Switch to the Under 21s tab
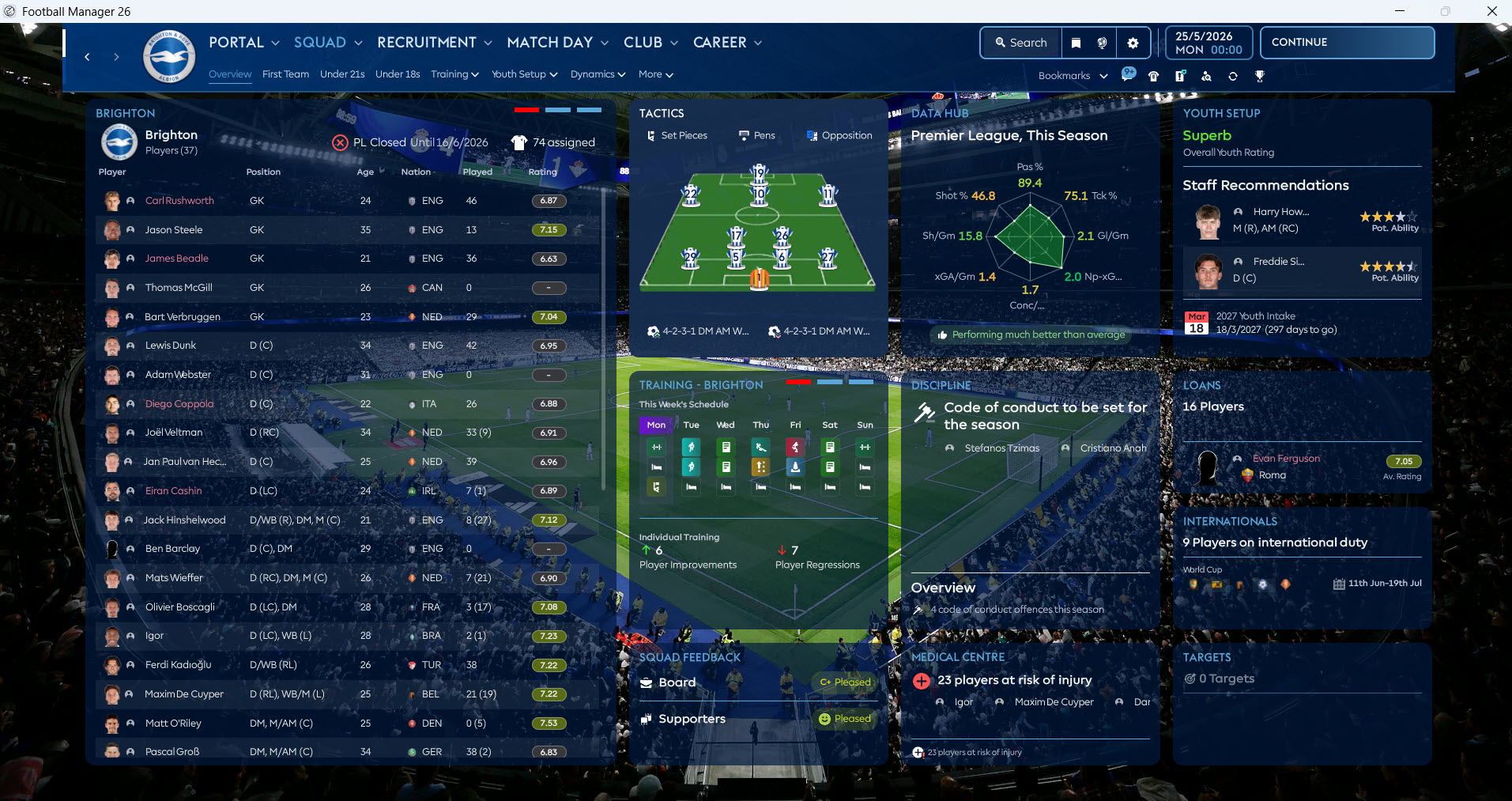Image resolution: width=1512 pixels, height=801 pixels. (x=342, y=74)
